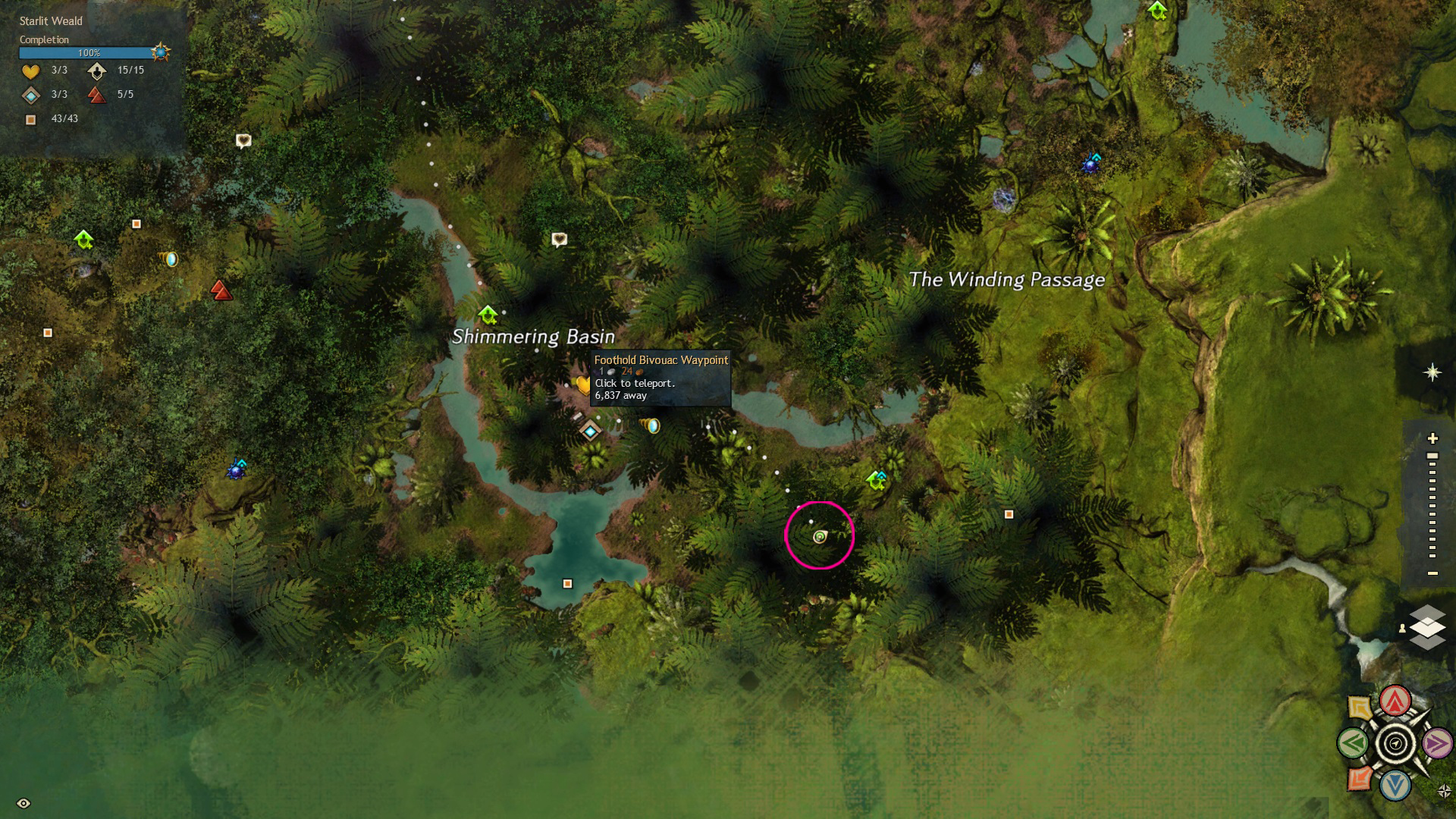This screenshot has height=819, width=1456.
Task: Click the vista marker right of the waypoint
Action: tap(651, 425)
